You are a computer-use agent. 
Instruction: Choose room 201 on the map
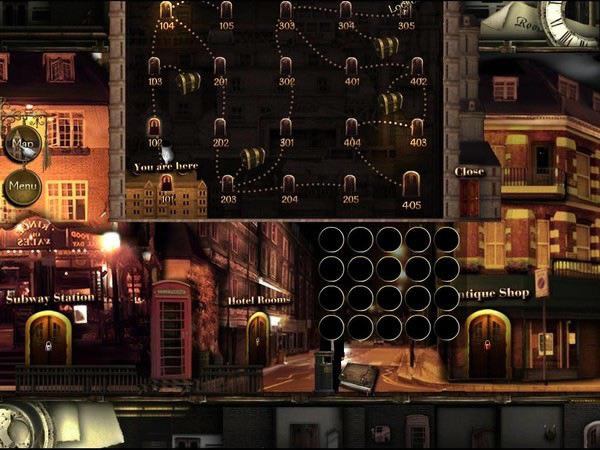[220, 67]
